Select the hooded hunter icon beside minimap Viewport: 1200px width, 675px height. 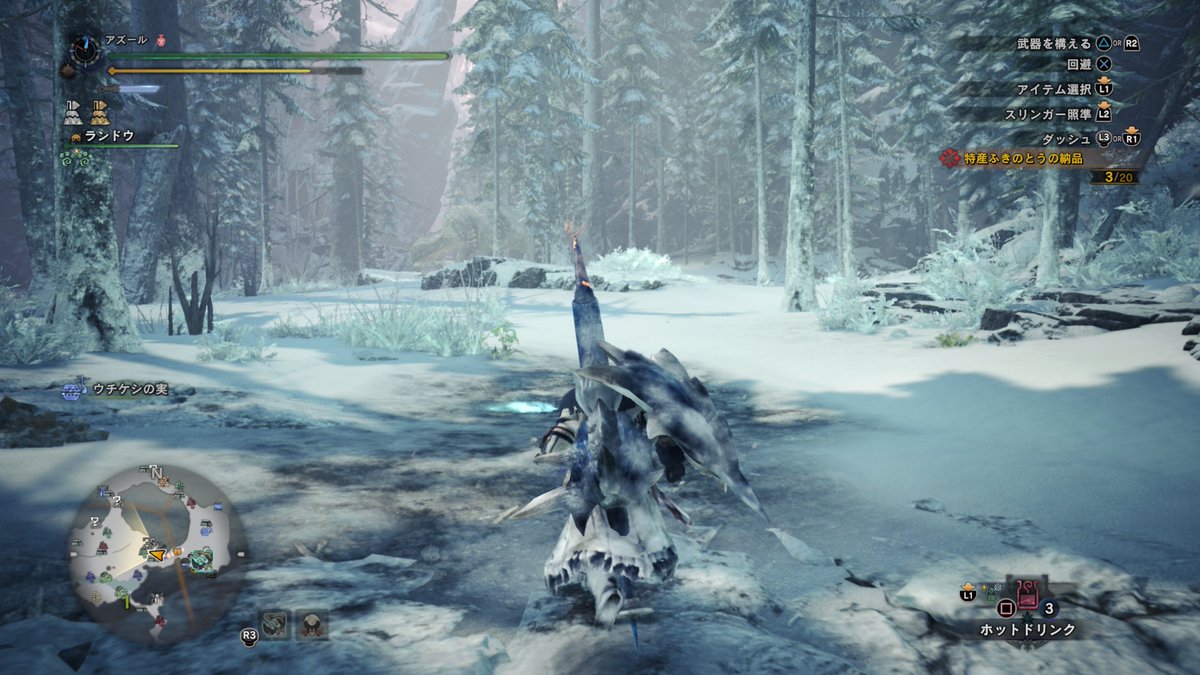(x=313, y=624)
